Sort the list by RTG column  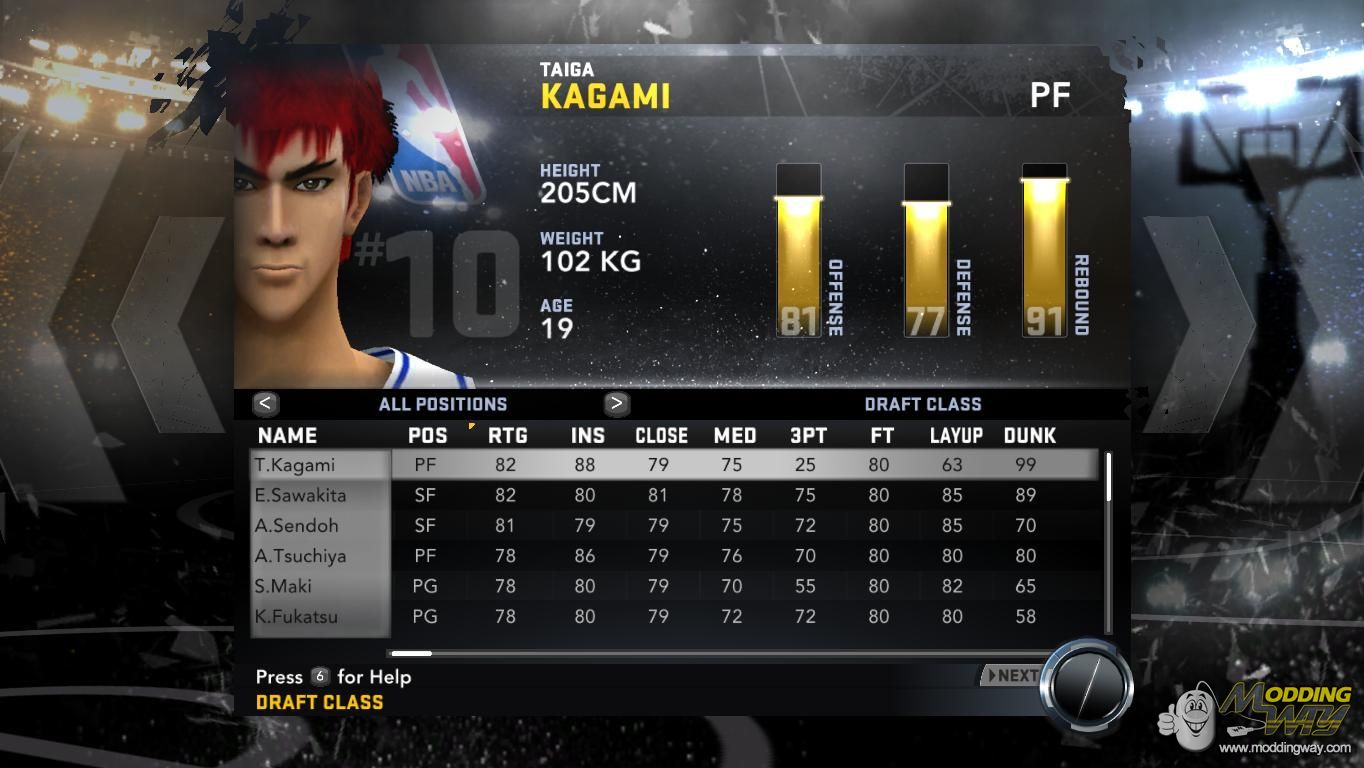pos(507,435)
